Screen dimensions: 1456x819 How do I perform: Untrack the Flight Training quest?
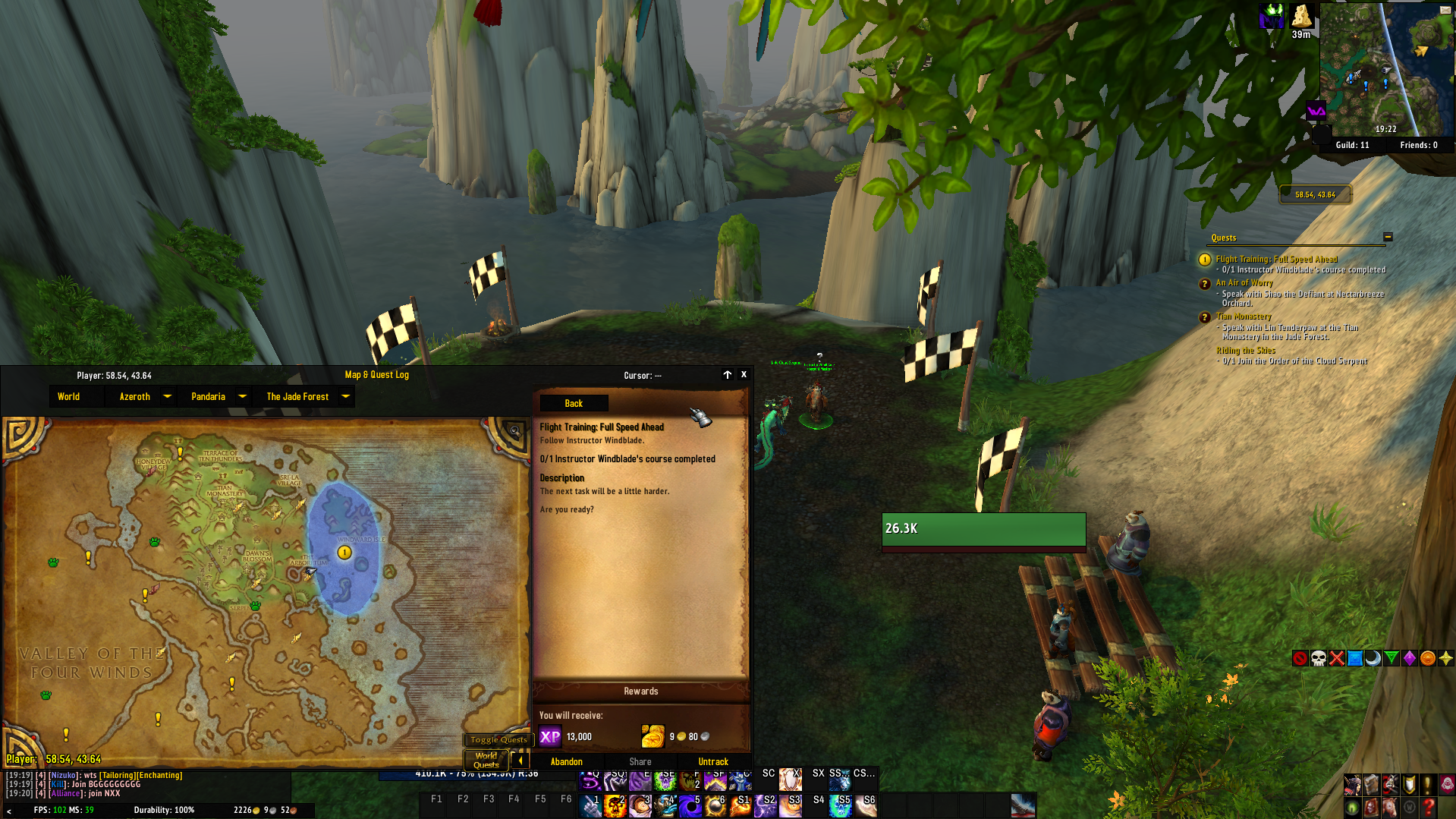tap(712, 761)
